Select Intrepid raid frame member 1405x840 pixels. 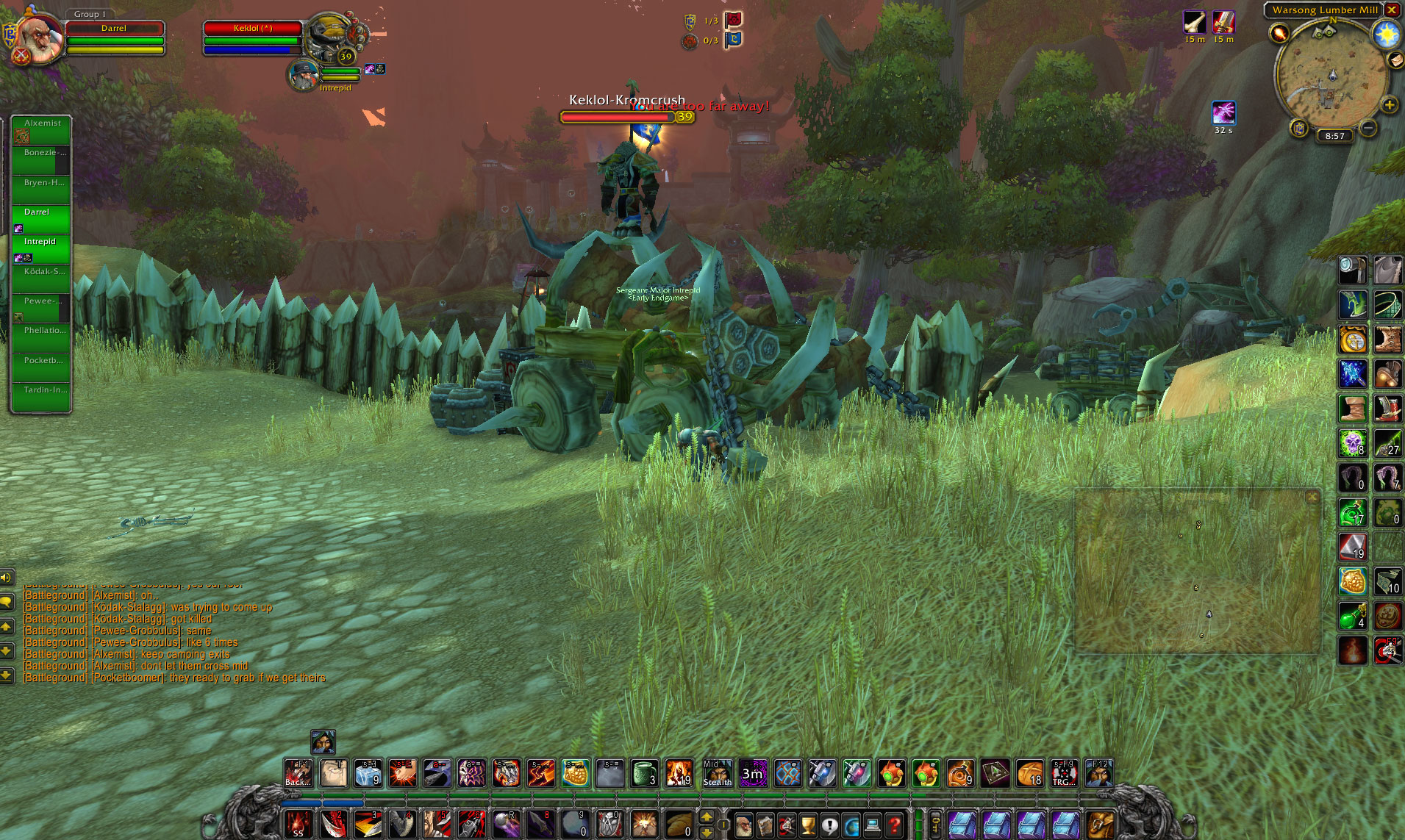click(41, 248)
